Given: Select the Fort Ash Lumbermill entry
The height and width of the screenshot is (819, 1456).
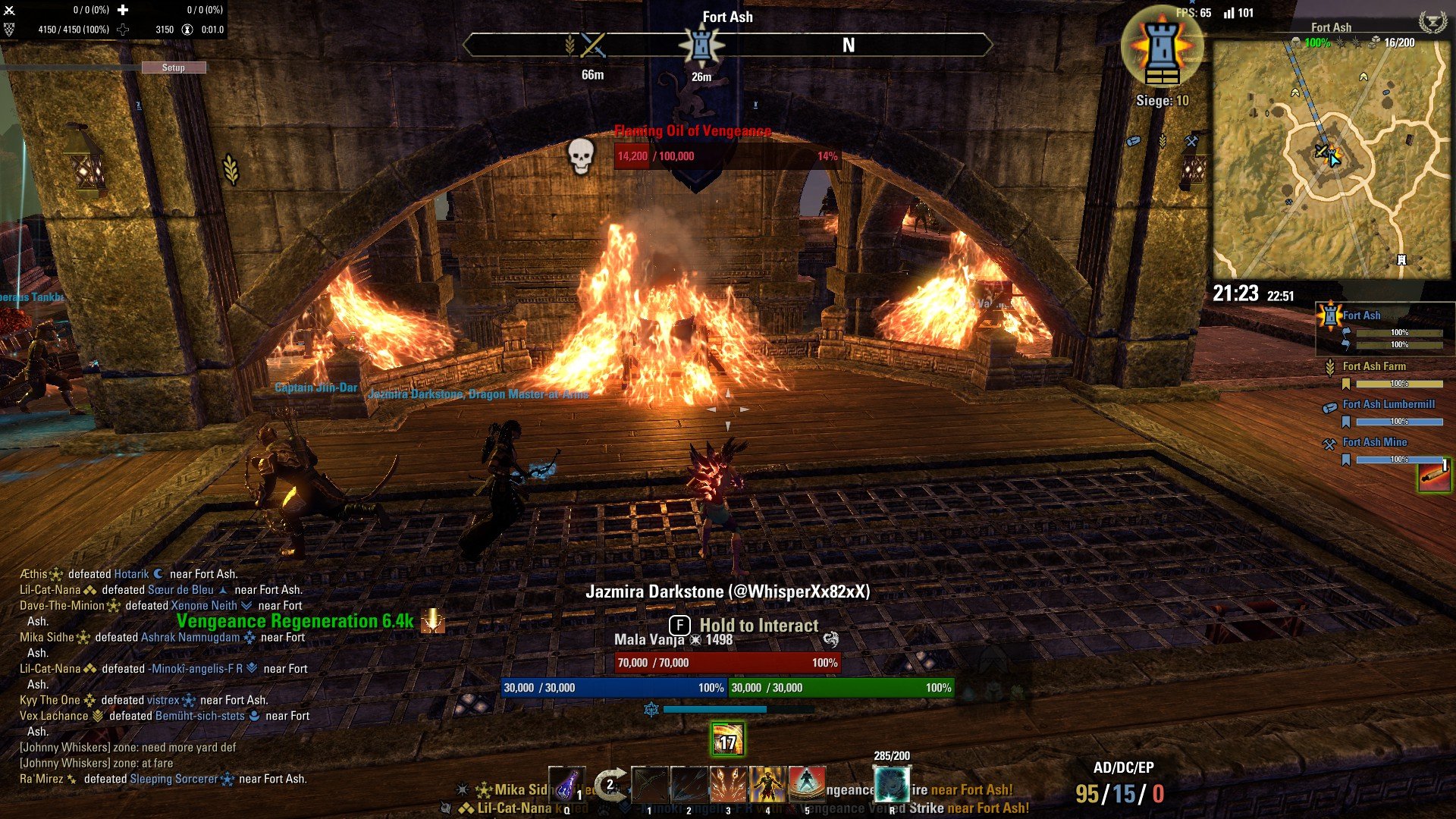Looking at the screenshot, I should tap(1389, 404).
